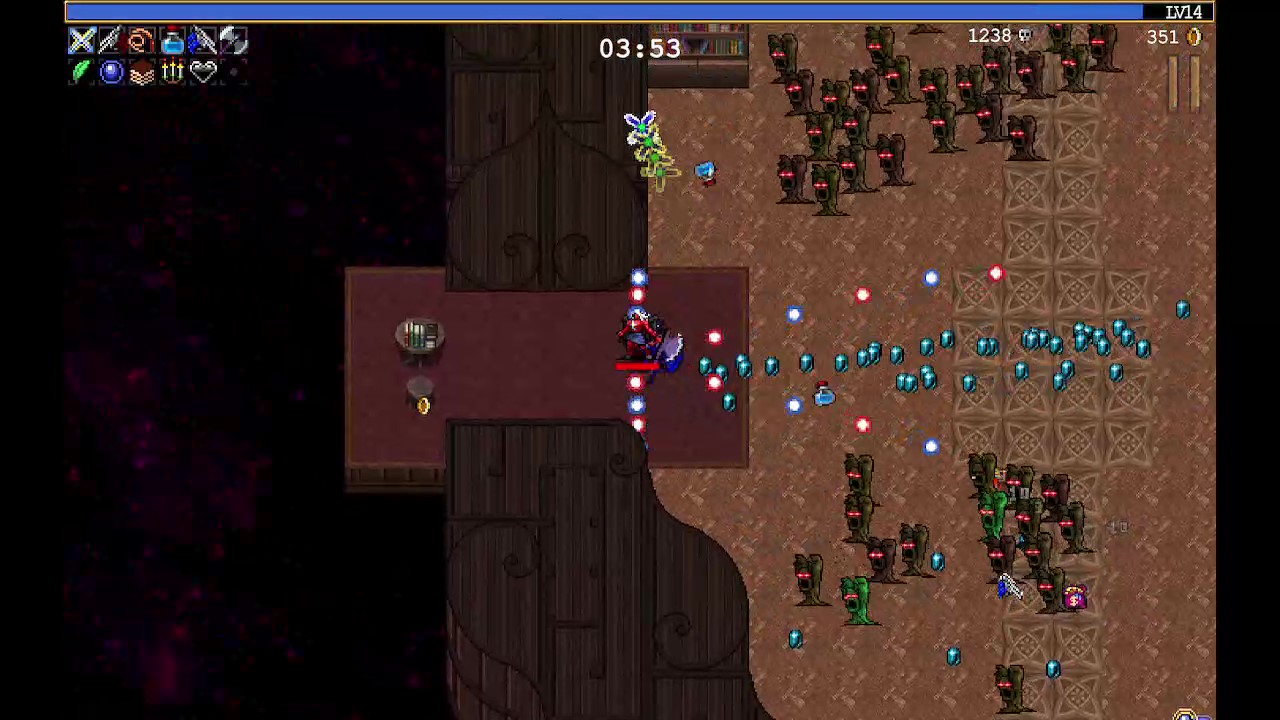Choose the three-candle candelabra item icon

point(172,72)
